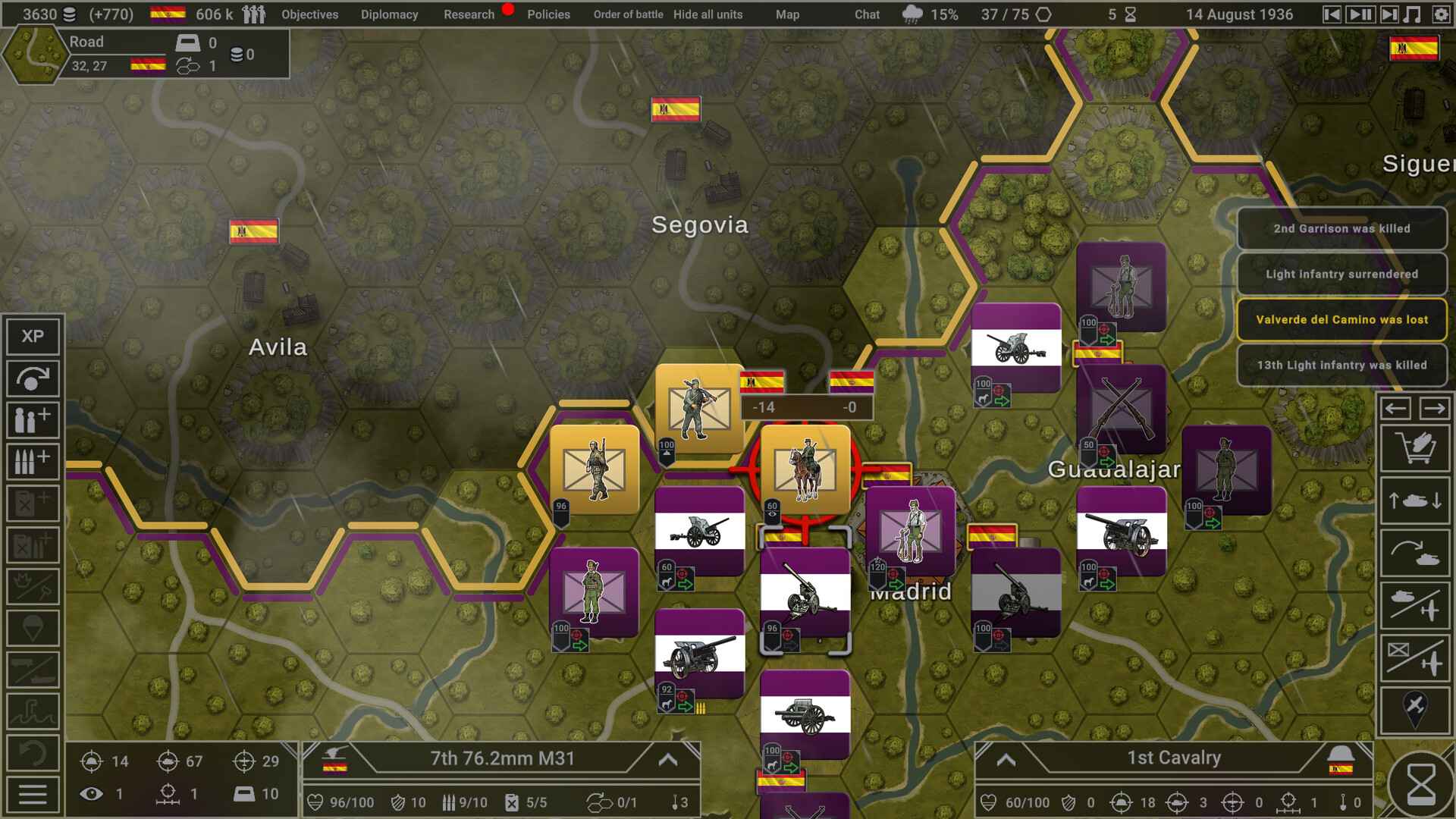Collapse the 7th 76.2mm M31 panel

(x=667, y=761)
